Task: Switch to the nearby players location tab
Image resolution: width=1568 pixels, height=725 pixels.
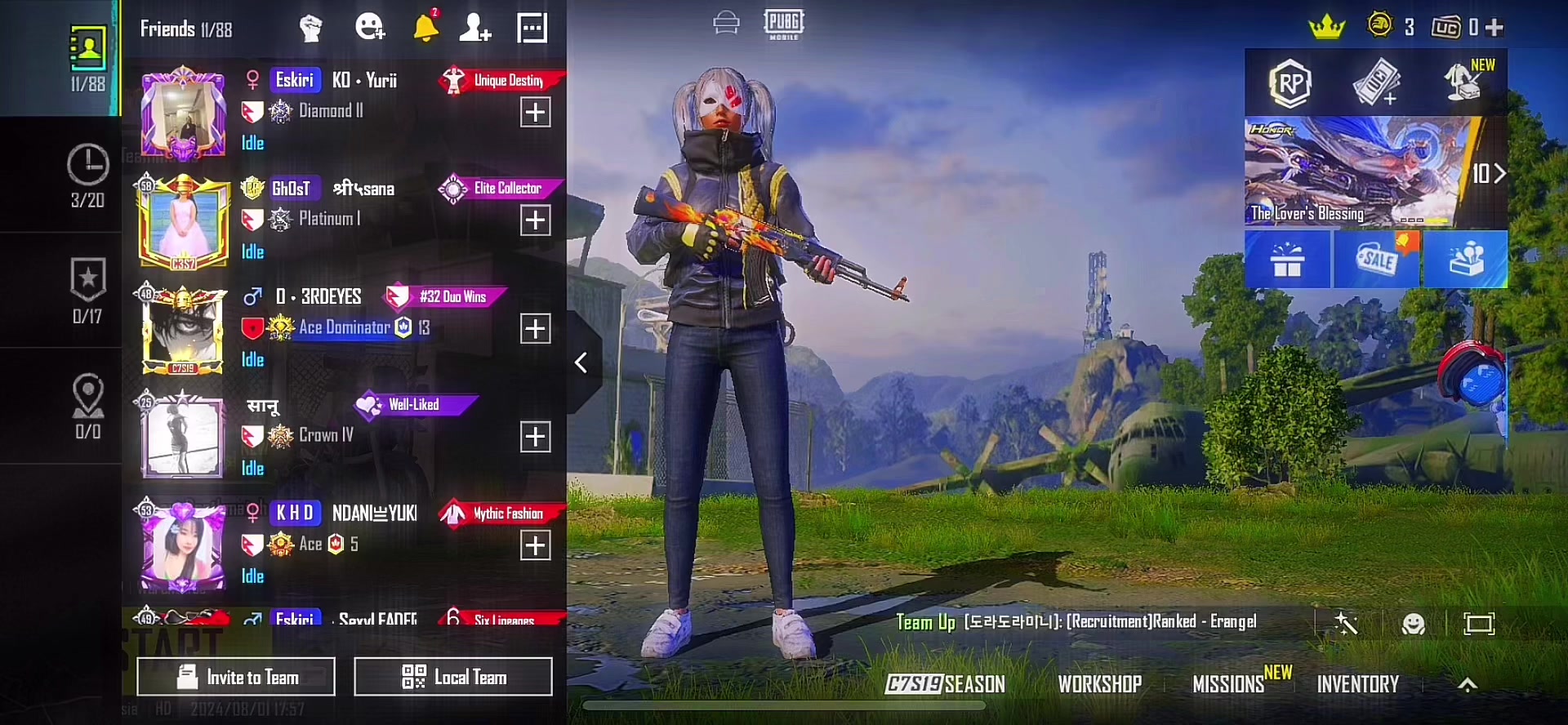Action: coord(87,406)
